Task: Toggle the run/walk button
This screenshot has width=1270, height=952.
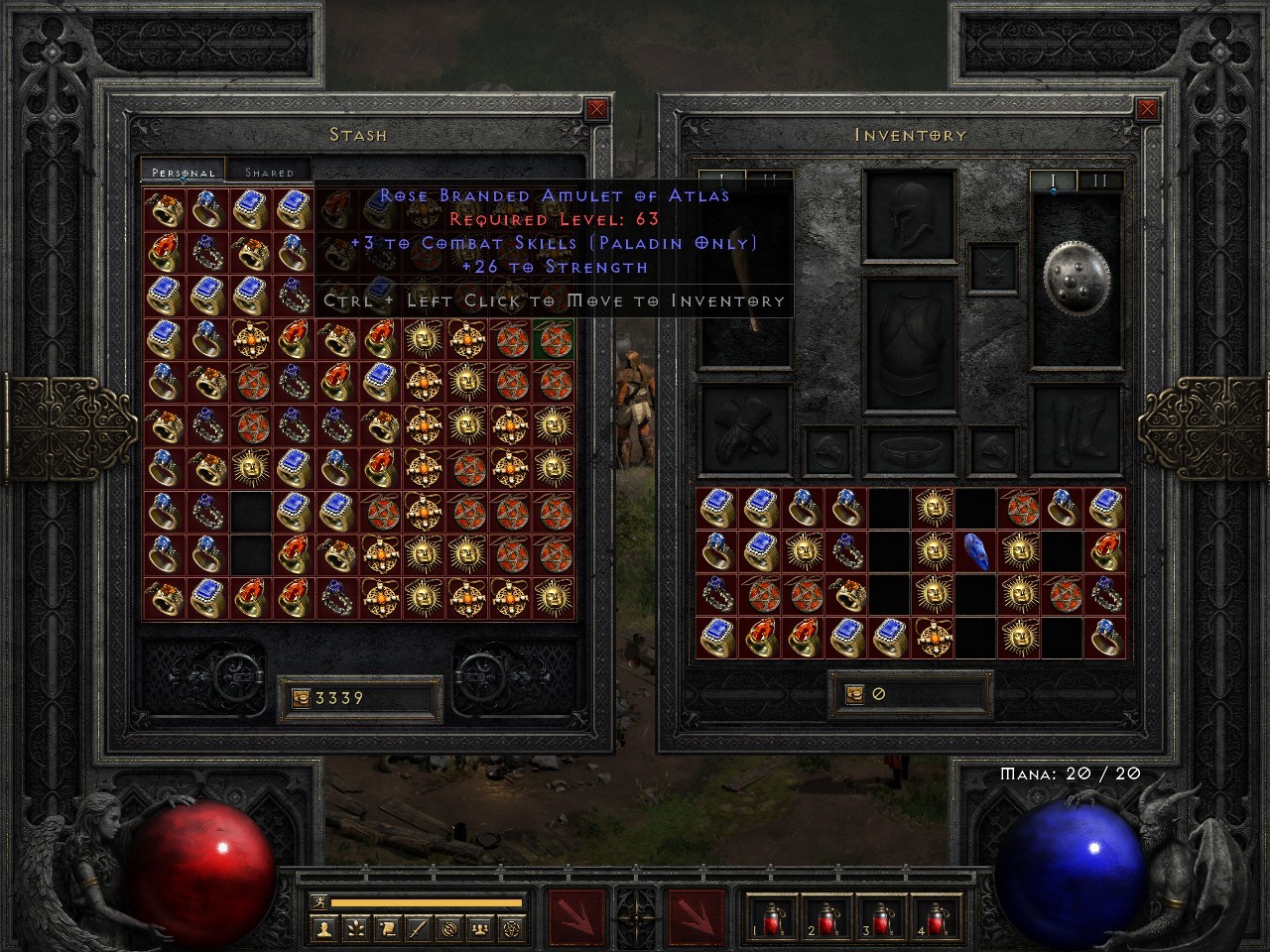Action: click(x=317, y=901)
